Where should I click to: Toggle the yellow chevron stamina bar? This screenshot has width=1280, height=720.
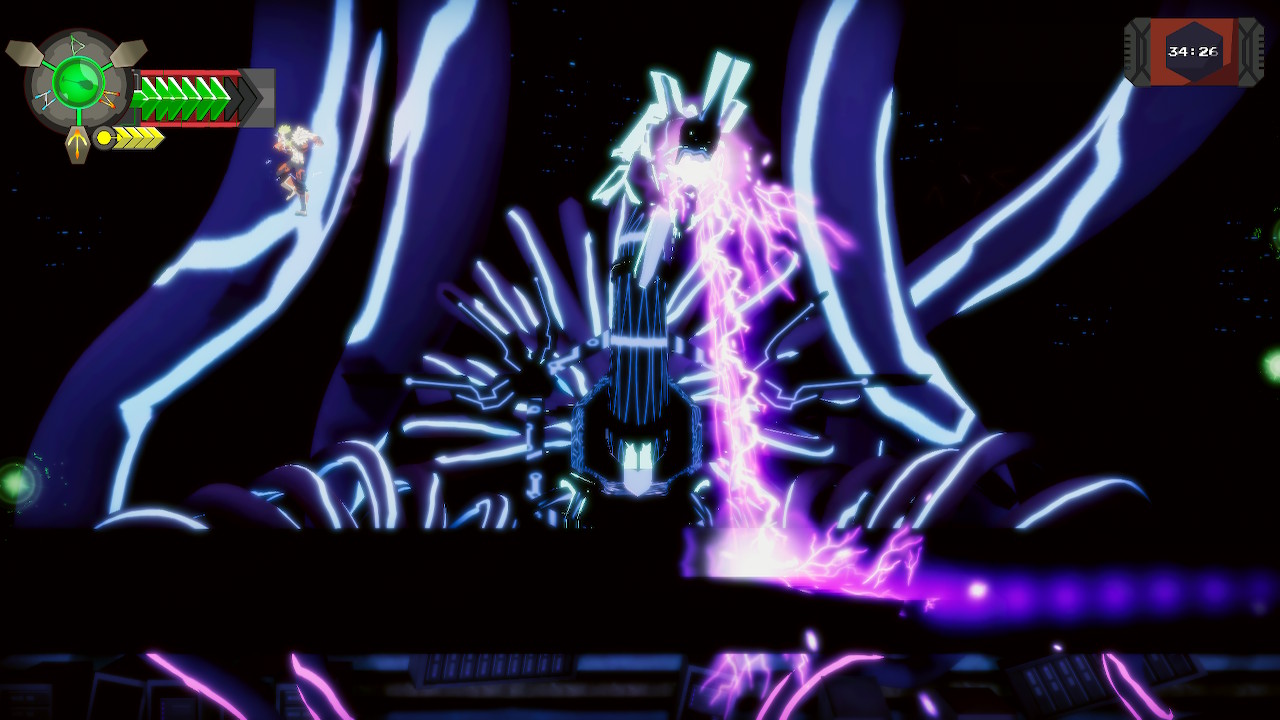tap(136, 138)
